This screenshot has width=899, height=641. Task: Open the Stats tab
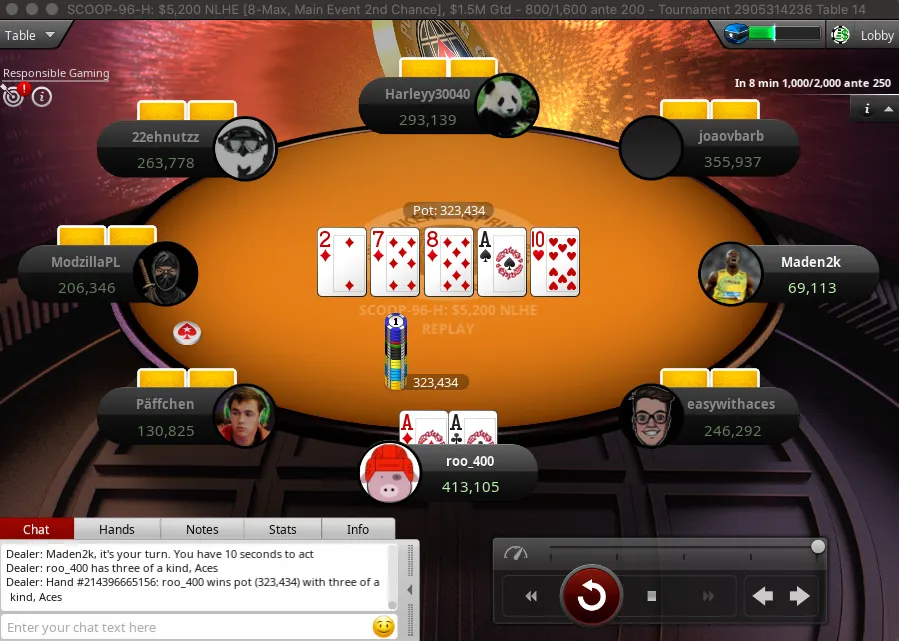click(283, 529)
